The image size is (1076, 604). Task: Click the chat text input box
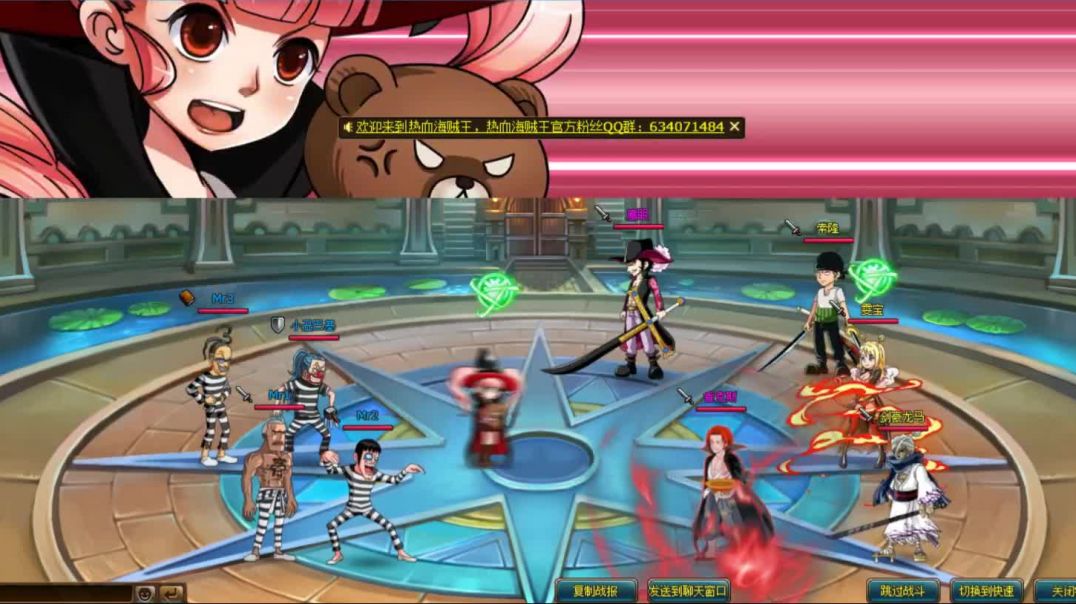click(x=65, y=593)
